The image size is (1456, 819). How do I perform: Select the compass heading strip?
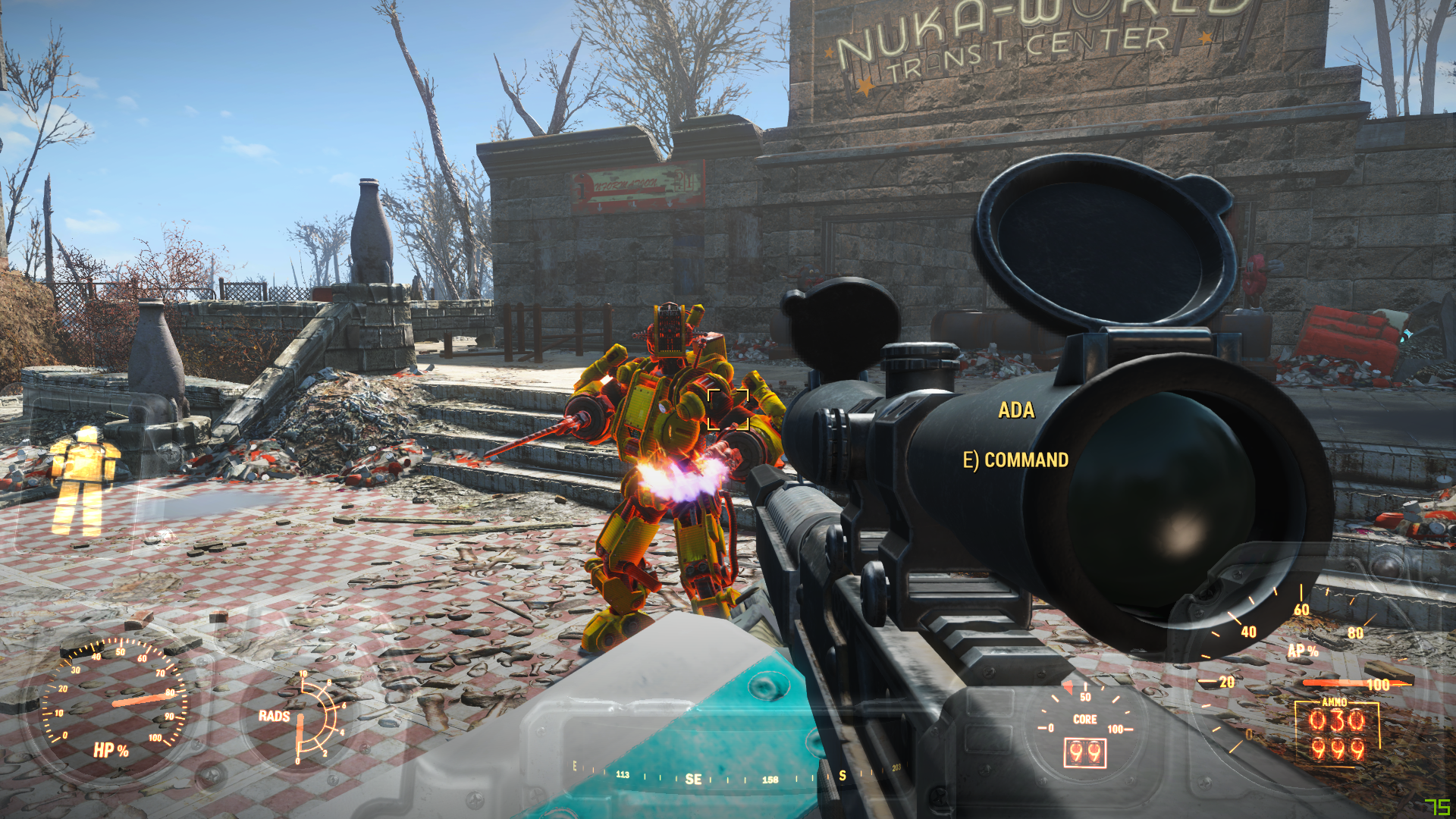point(736,777)
